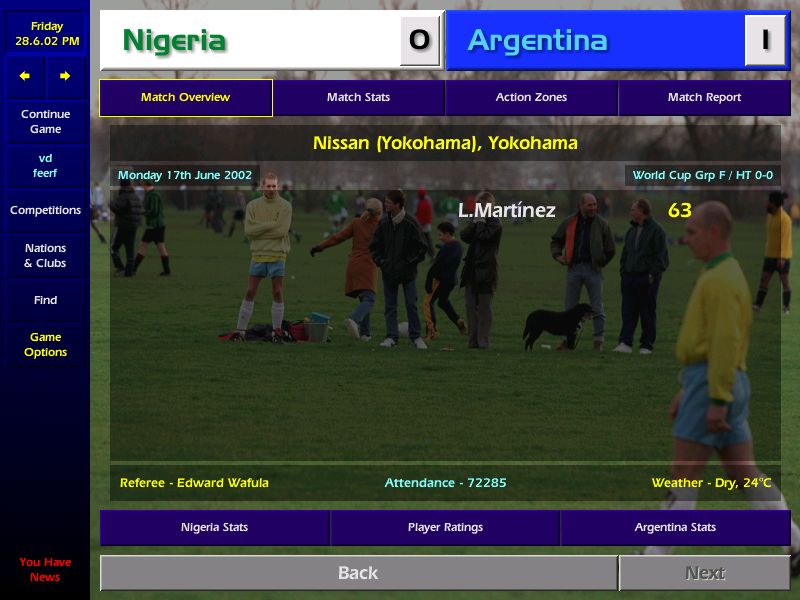Go Back to the previous screen
The width and height of the screenshot is (800, 600).
click(x=358, y=573)
